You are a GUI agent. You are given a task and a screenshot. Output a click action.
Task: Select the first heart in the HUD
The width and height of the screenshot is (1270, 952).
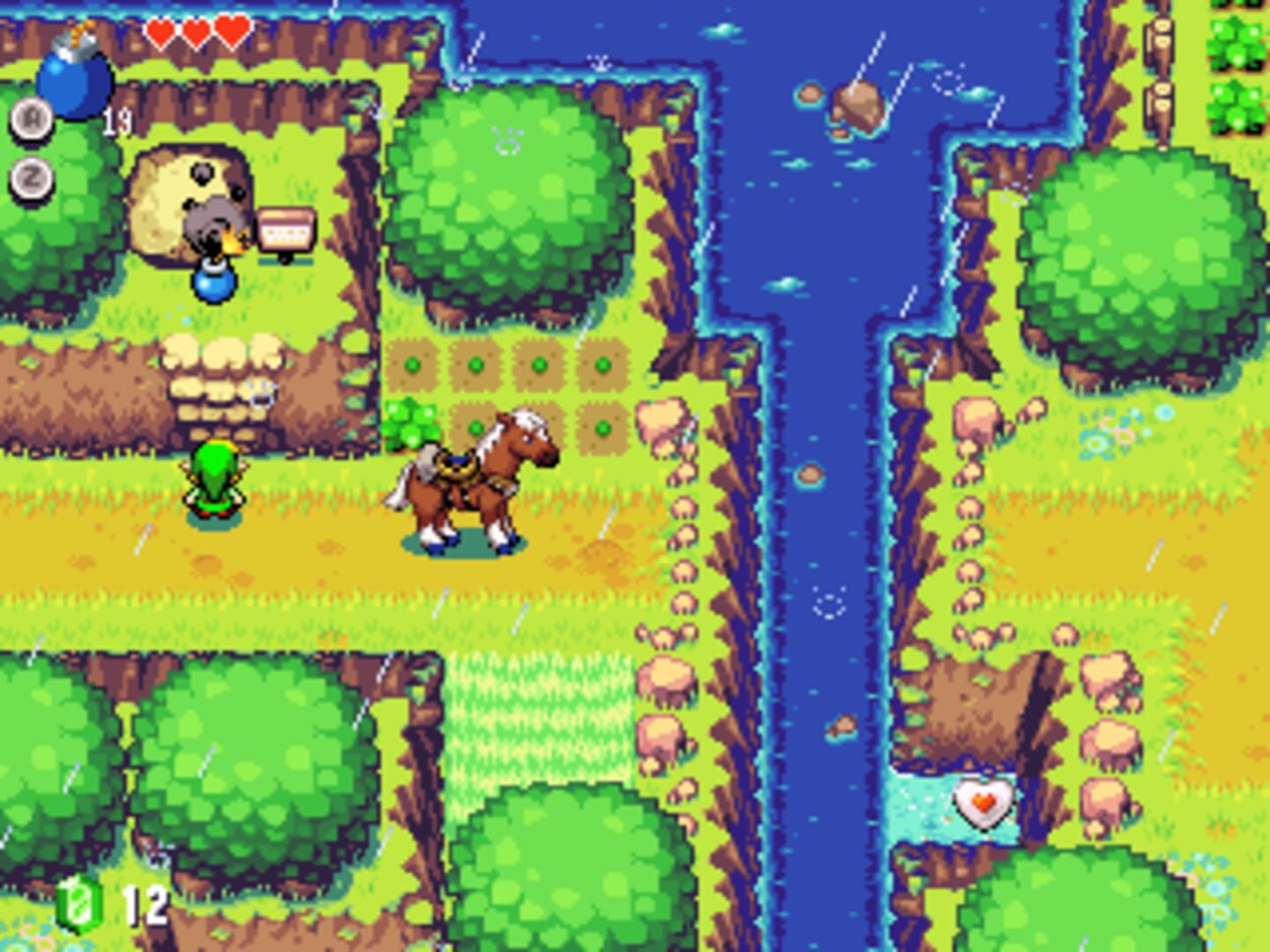coord(161,28)
